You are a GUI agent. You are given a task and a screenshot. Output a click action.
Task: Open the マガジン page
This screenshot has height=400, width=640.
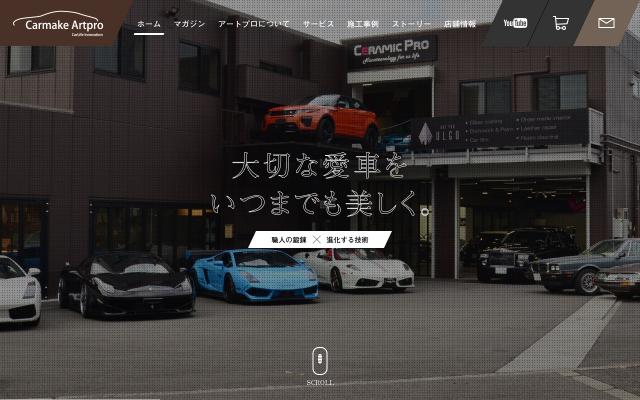coord(189,23)
